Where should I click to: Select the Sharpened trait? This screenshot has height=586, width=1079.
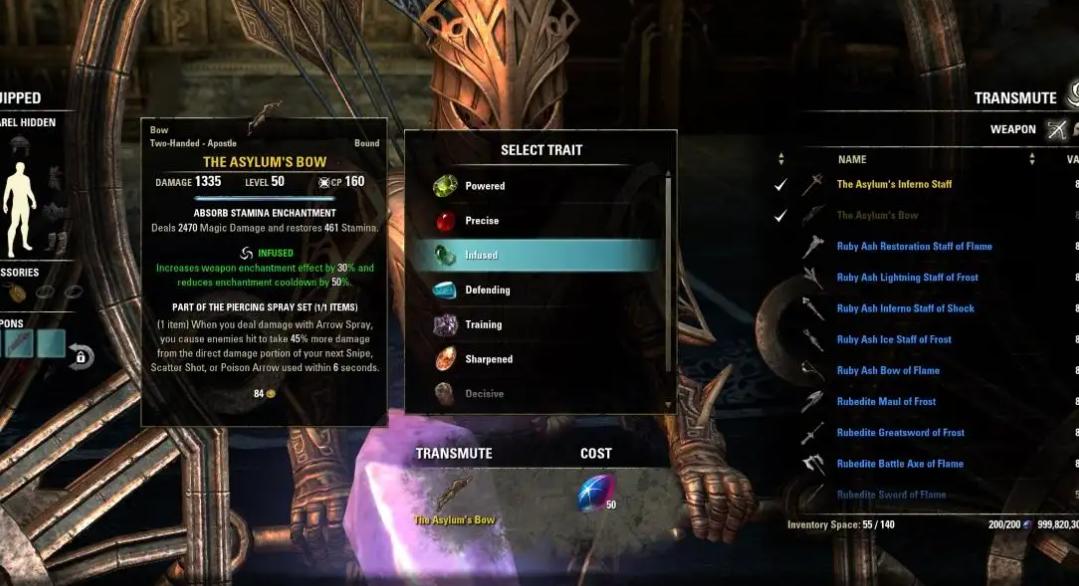[488, 359]
